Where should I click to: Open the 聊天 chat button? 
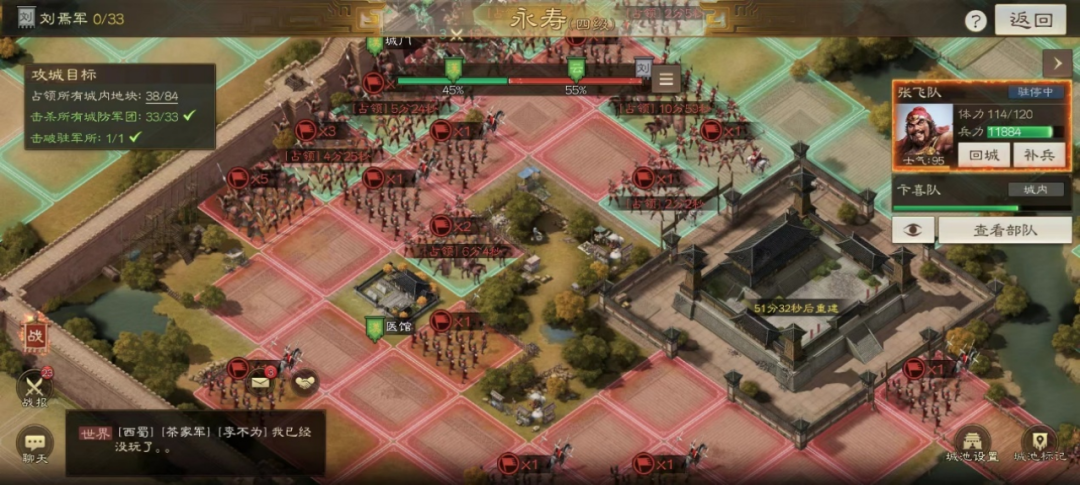click(35, 446)
